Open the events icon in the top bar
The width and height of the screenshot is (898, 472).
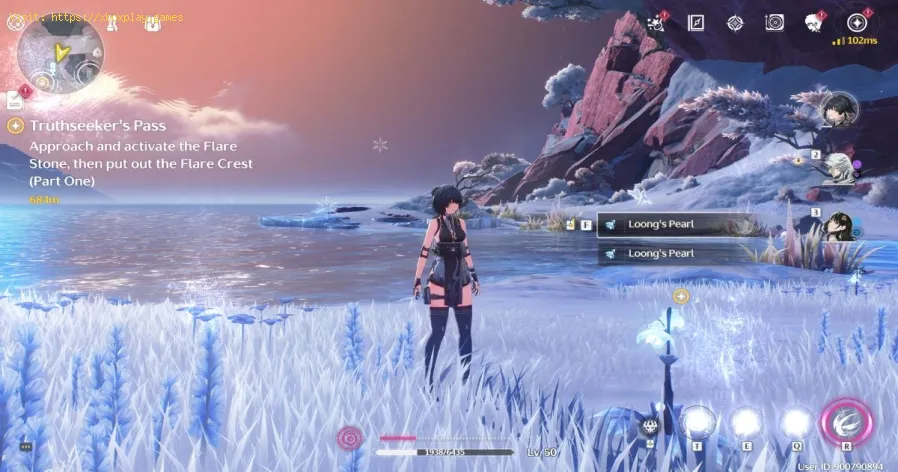tap(657, 22)
